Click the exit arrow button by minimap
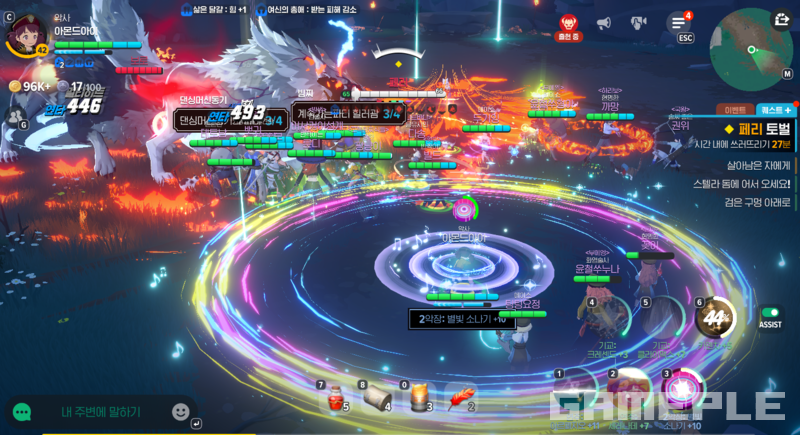 point(780,18)
